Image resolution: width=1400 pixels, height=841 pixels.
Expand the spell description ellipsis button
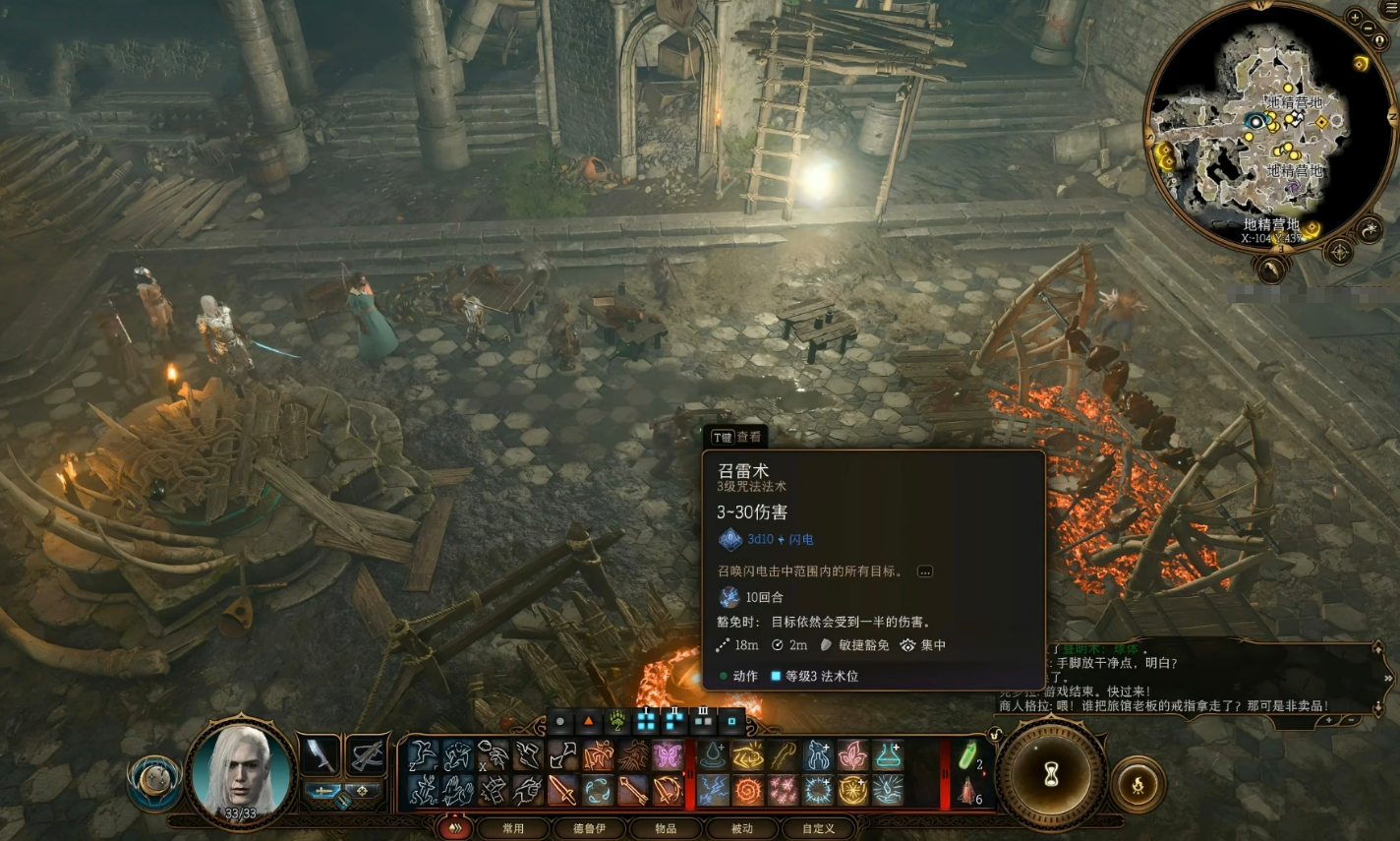924,571
